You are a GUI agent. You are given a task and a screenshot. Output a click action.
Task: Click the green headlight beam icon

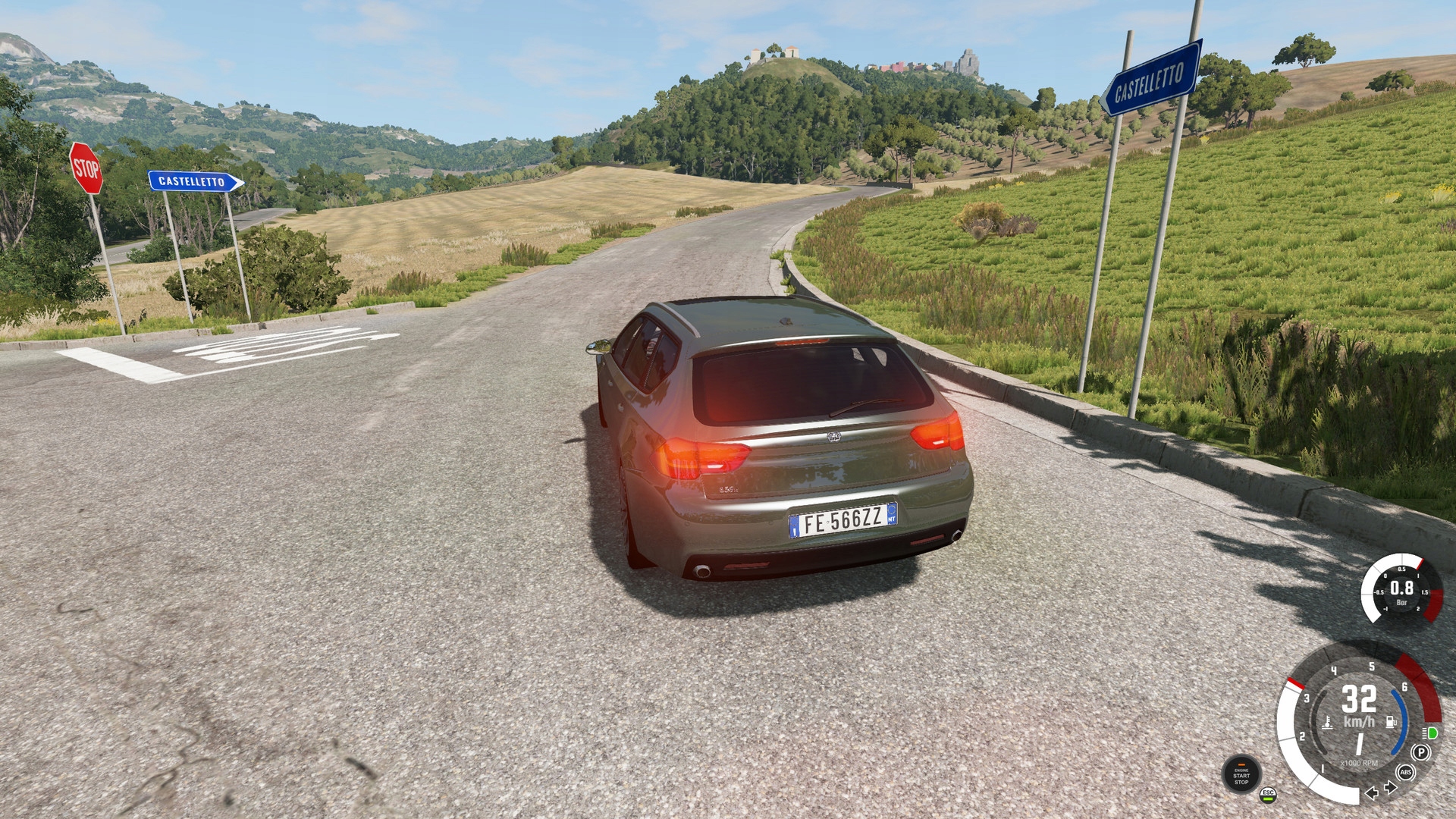1429,733
